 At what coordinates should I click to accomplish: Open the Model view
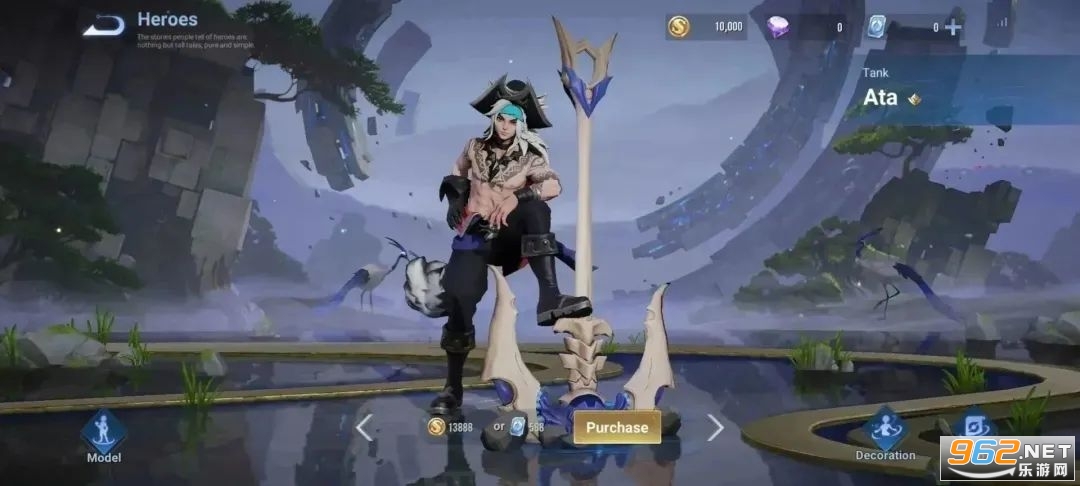[104, 437]
